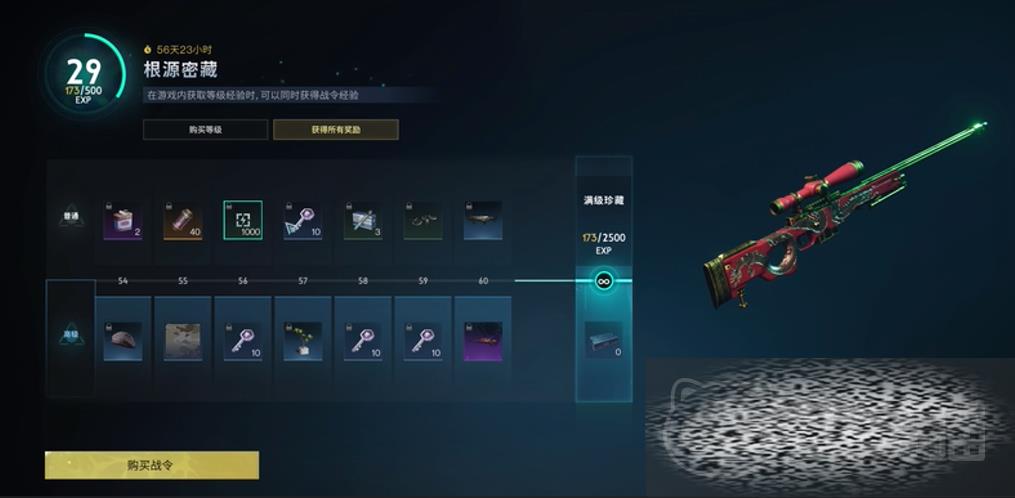This screenshot has width=1015, height=498.
Task: Pick the free tier key reward at level 57
Action: (x=303, y=220)
